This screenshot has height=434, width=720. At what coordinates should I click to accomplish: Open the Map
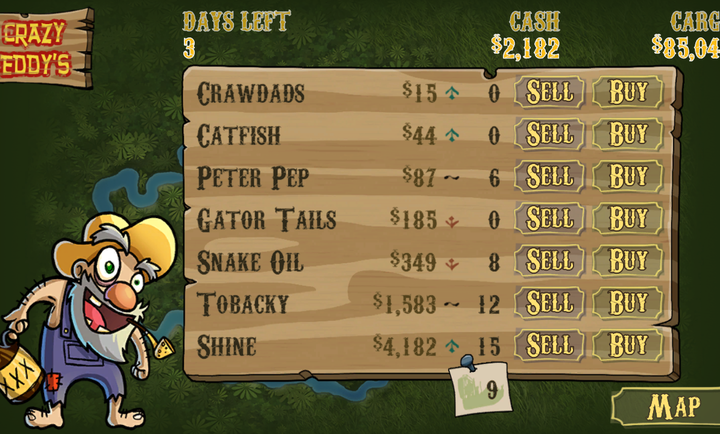(x=672, y=408)
